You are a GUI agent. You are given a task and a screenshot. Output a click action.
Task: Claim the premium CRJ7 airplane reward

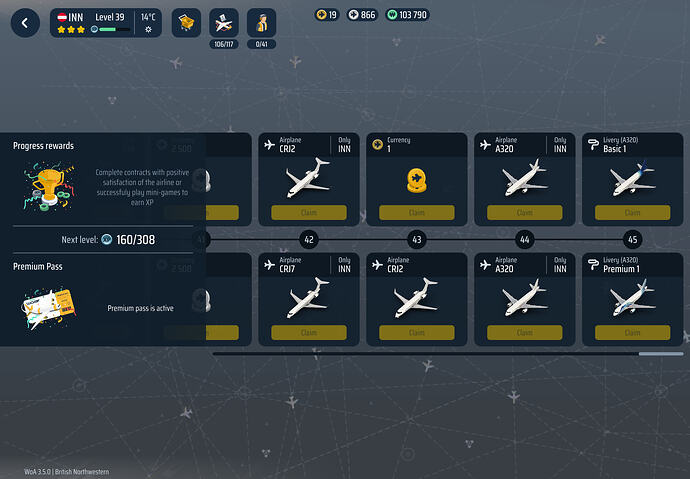(308, 333)
